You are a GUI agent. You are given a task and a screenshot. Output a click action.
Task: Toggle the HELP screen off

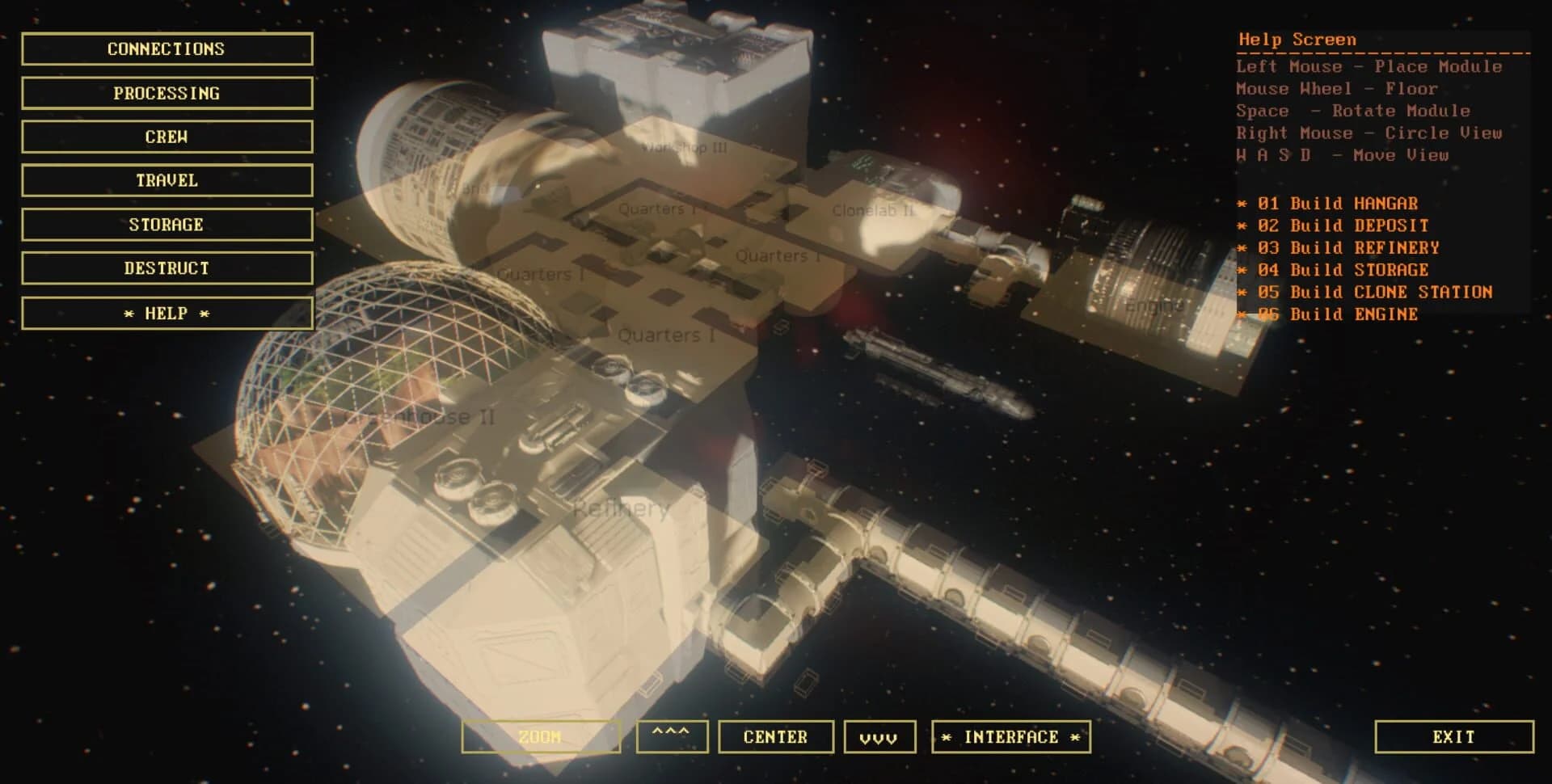166,313
